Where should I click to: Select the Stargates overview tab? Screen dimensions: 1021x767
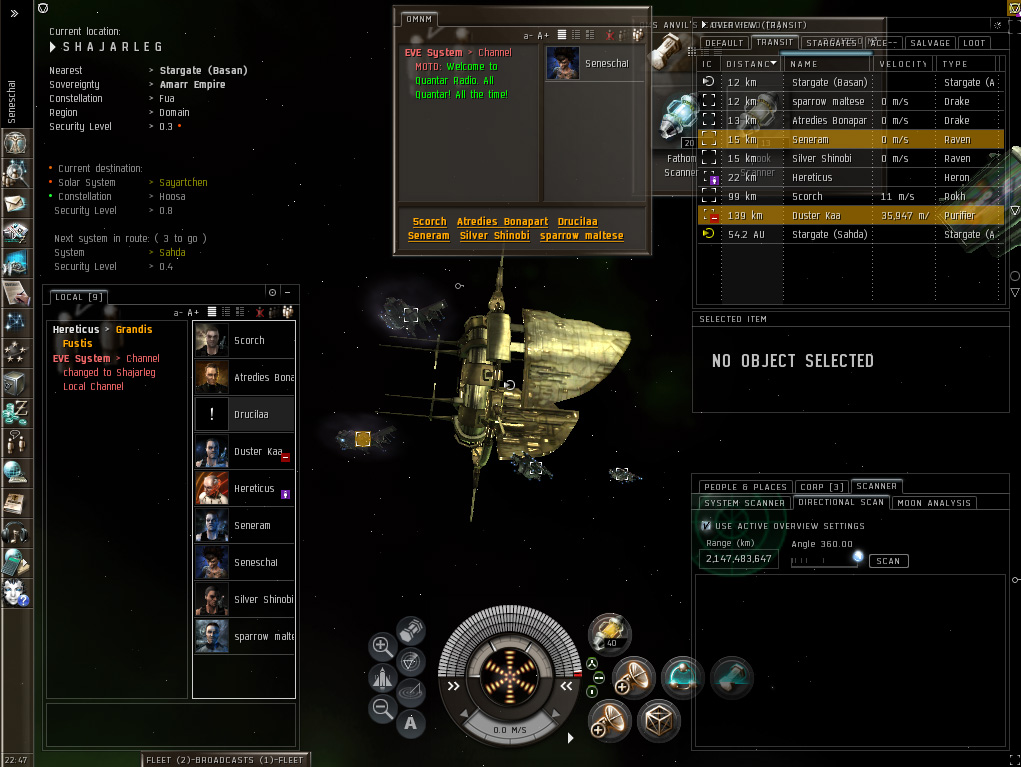(x=831, y=43)
